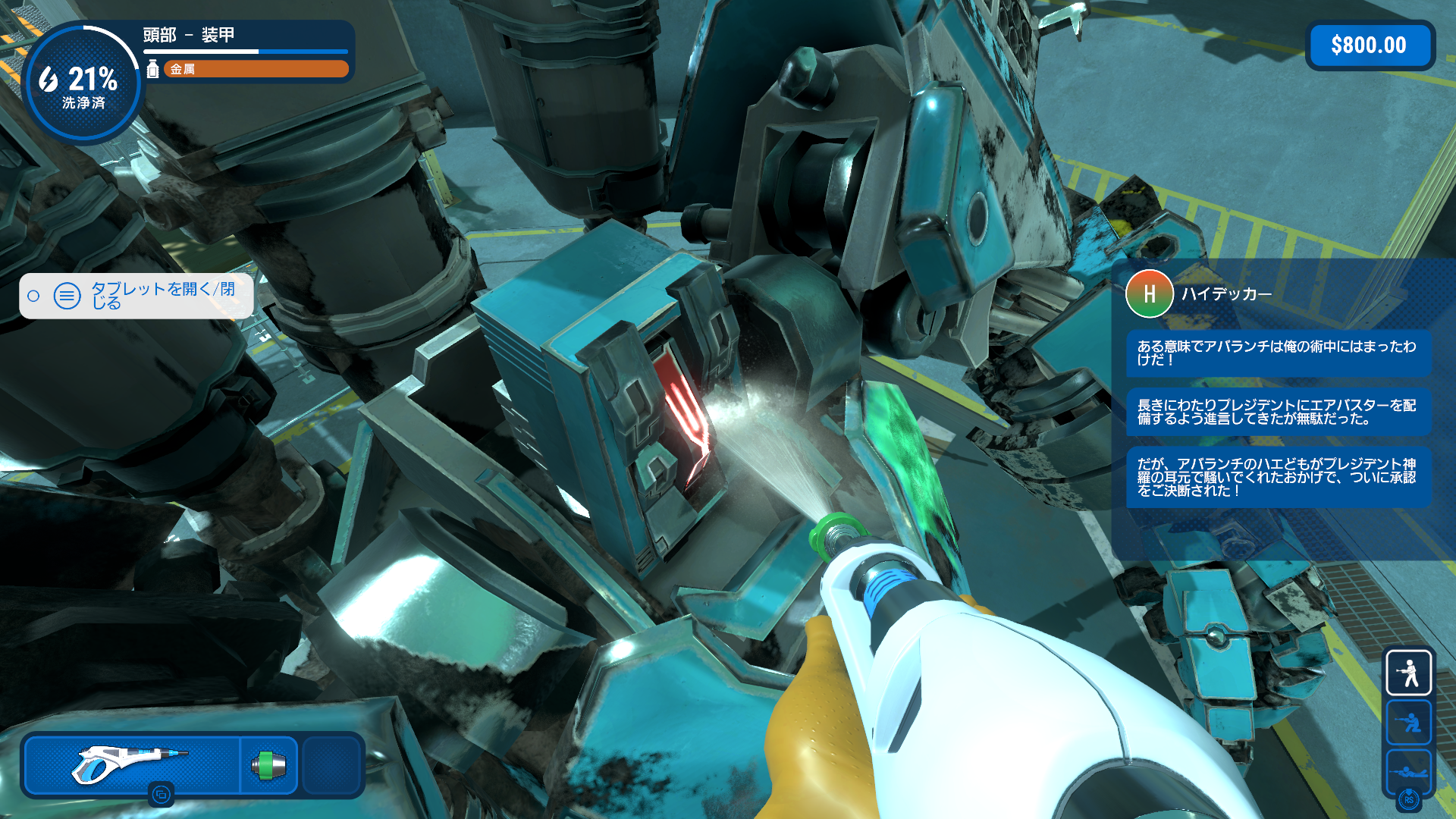The height and width of the screenshot is (819, 1456).
Task: Choose the green nozzle attachment slot
Action: click(268, 765)
